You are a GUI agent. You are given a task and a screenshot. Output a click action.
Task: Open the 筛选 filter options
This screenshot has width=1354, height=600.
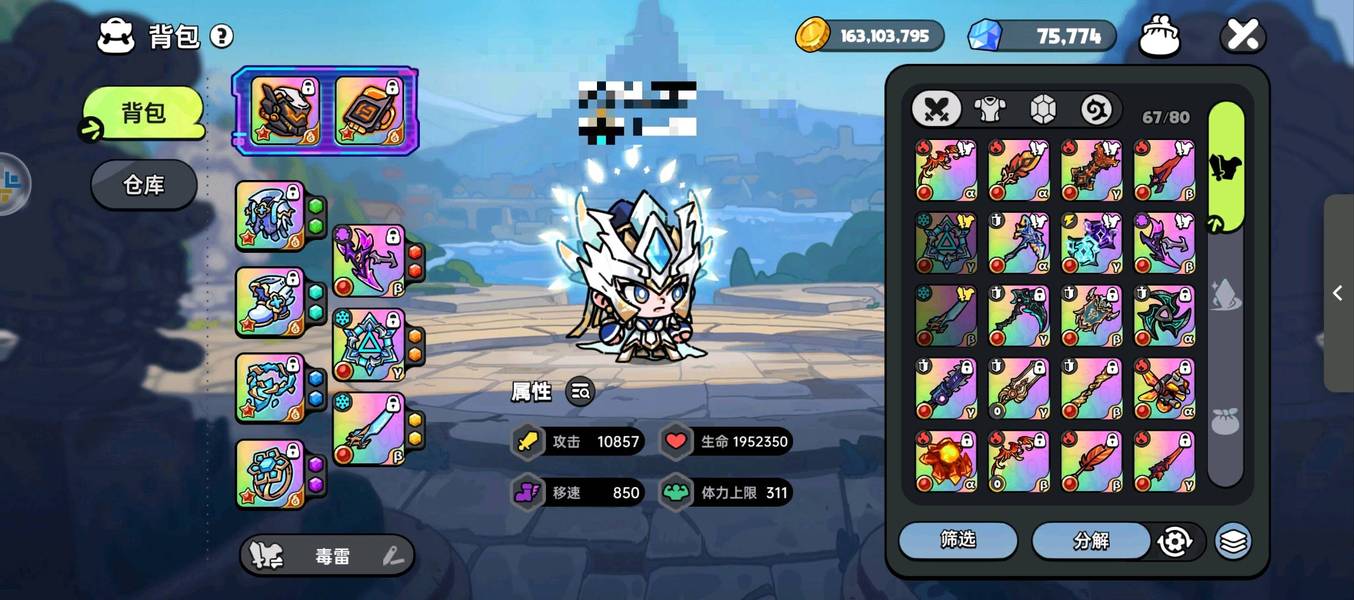pyautogui.click(x=957, y=540)
